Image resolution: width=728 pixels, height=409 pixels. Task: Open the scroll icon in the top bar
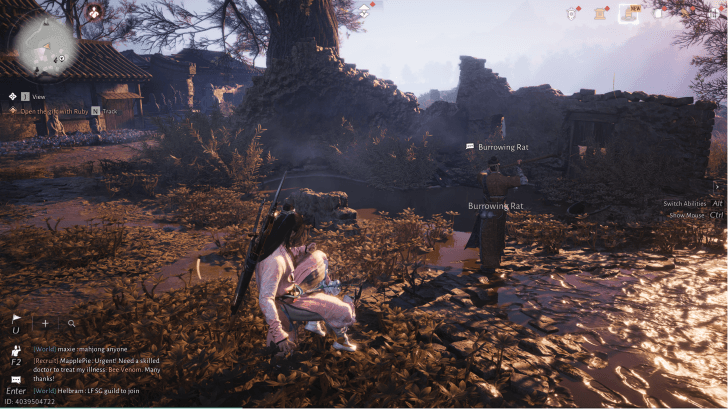601,13
